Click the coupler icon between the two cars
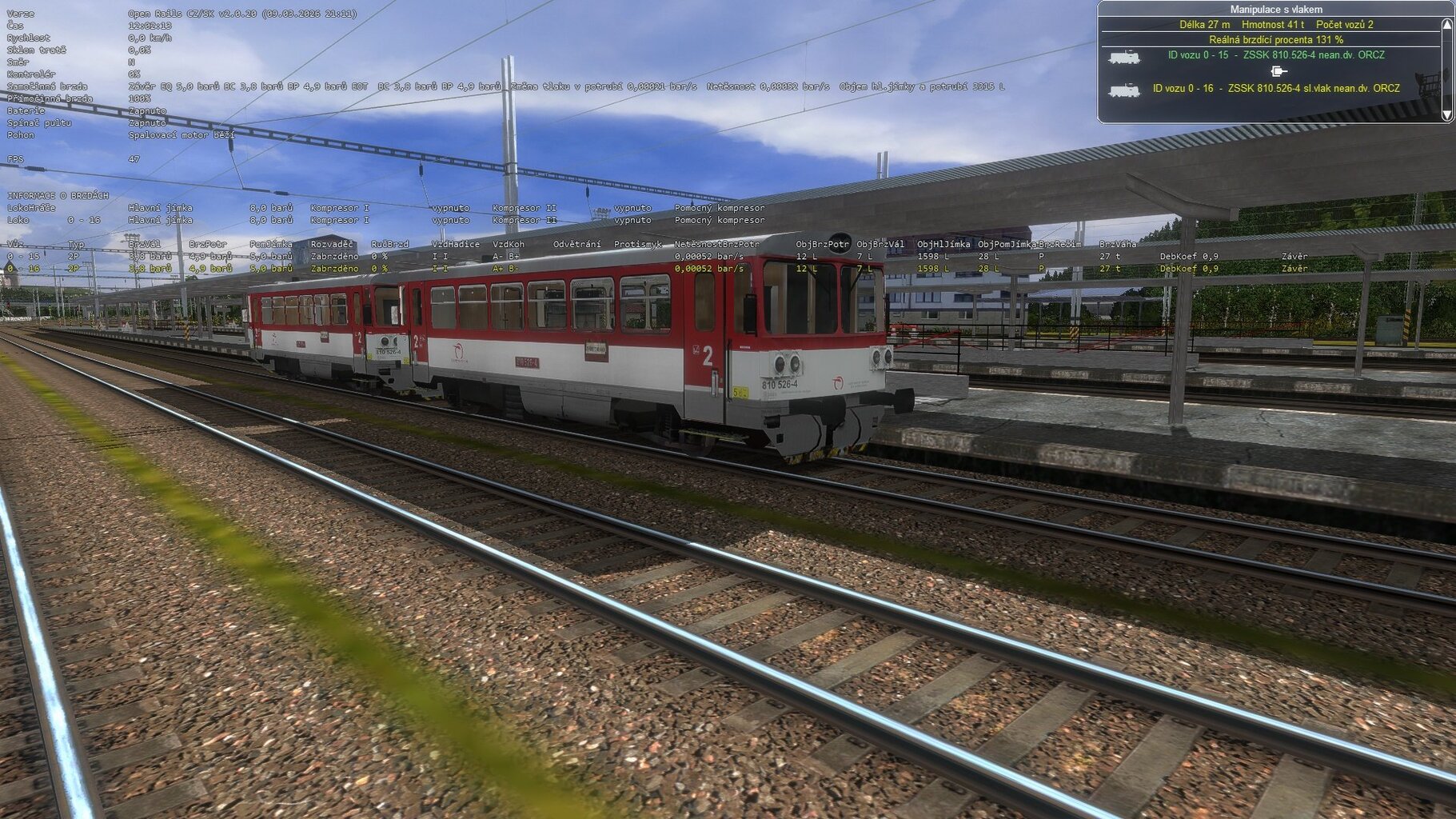The height and width of the screenshot is (819, 1456). pos(1278,71)
